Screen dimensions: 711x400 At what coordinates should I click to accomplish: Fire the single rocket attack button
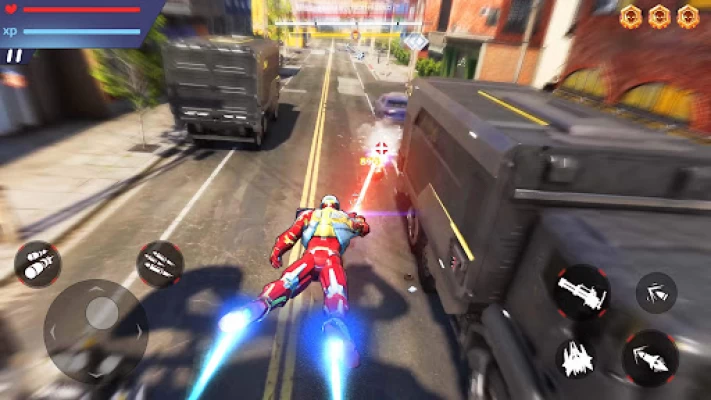point(650,358)
